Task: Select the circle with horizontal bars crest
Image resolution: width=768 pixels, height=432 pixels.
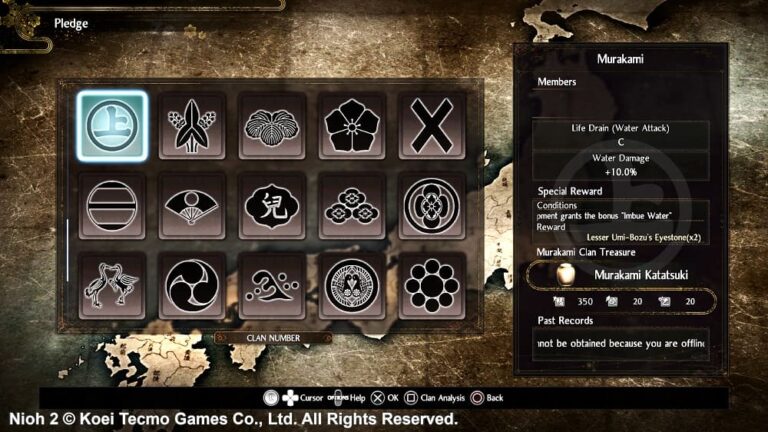Action: 112,206
